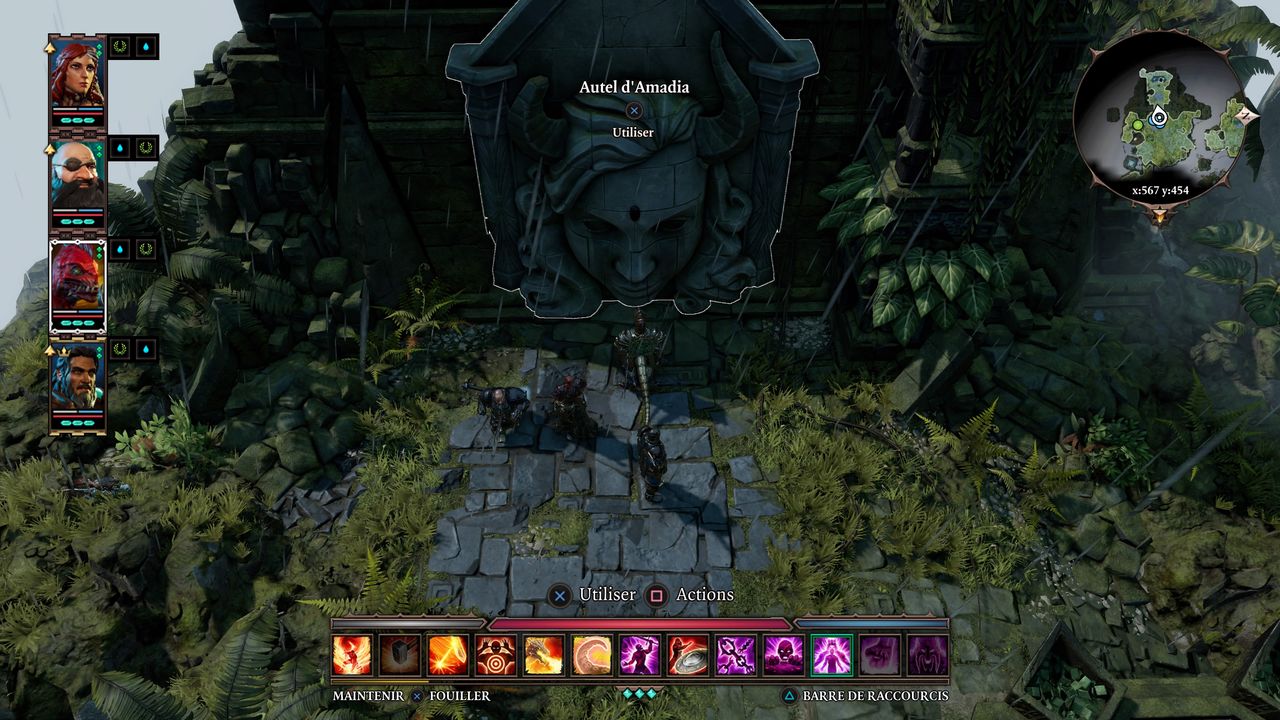Activate the flaming phoenix skill
Viewport: 1280px width, 720px height.
(352, 655)
